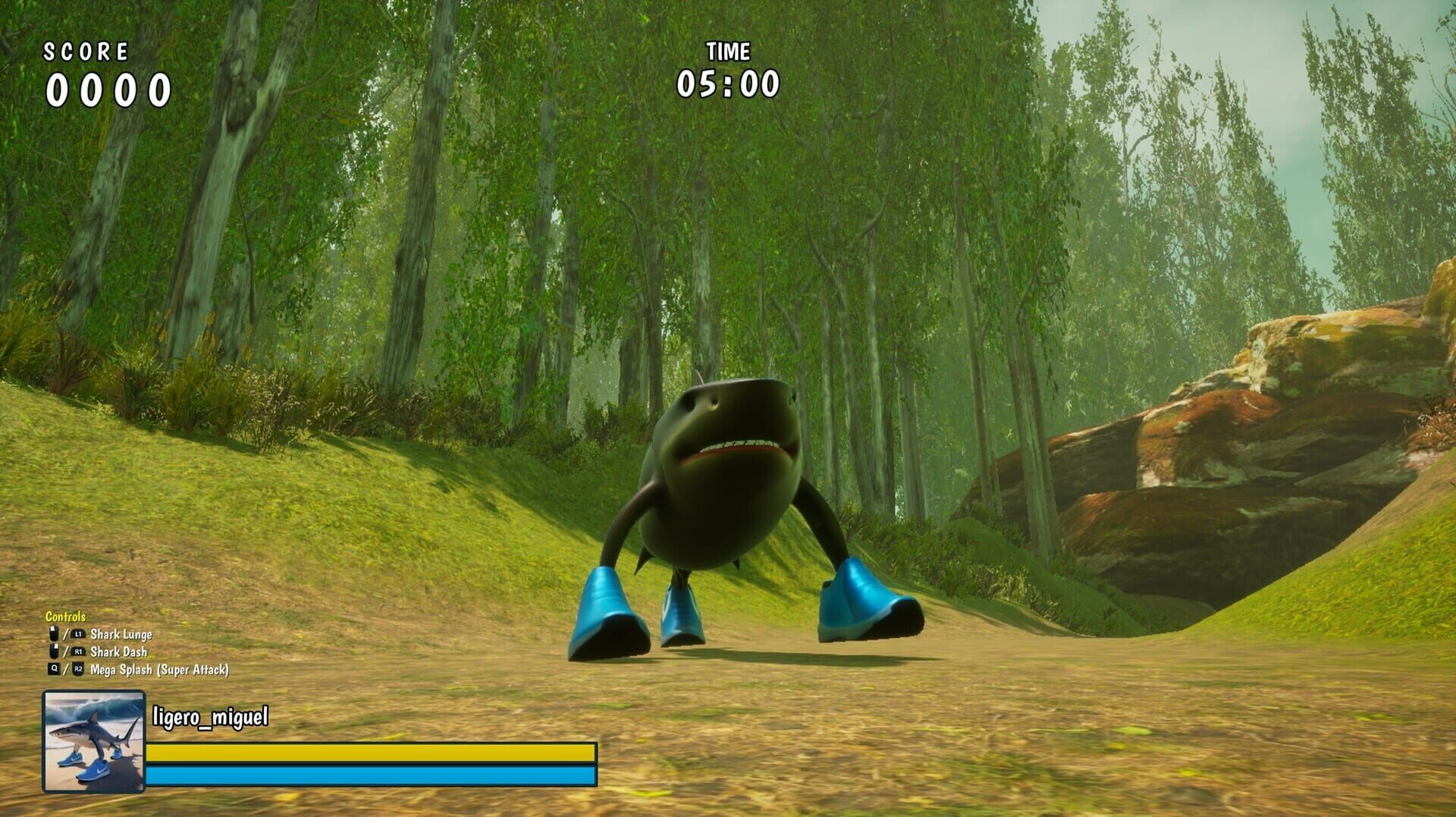The width and height of the screenshot is (1456, 817).
Task: Select the L1 Shark Lunge button icon
Action: point(79,634)
